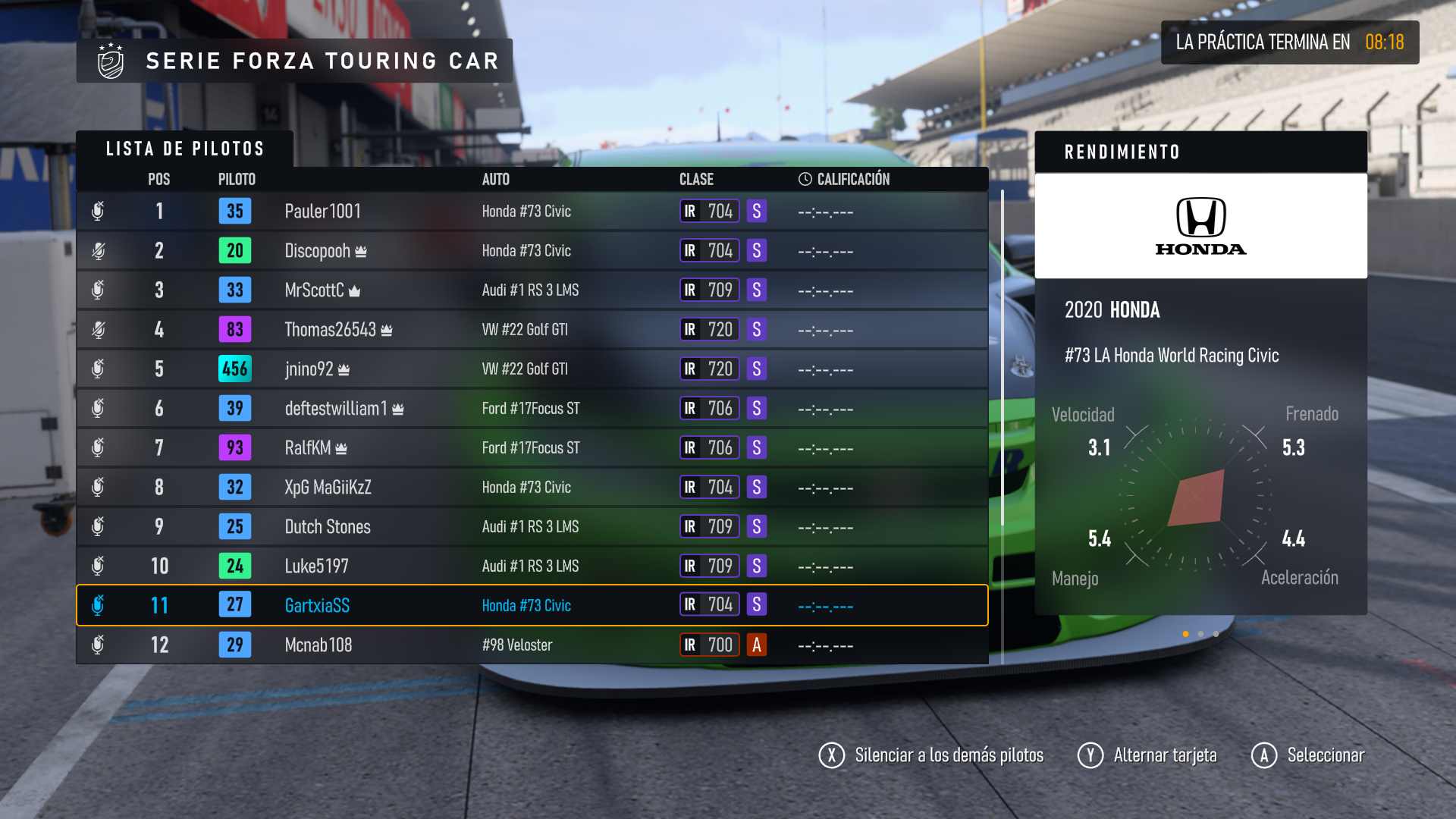Click the driver list scrollbar

(1003, 356)
